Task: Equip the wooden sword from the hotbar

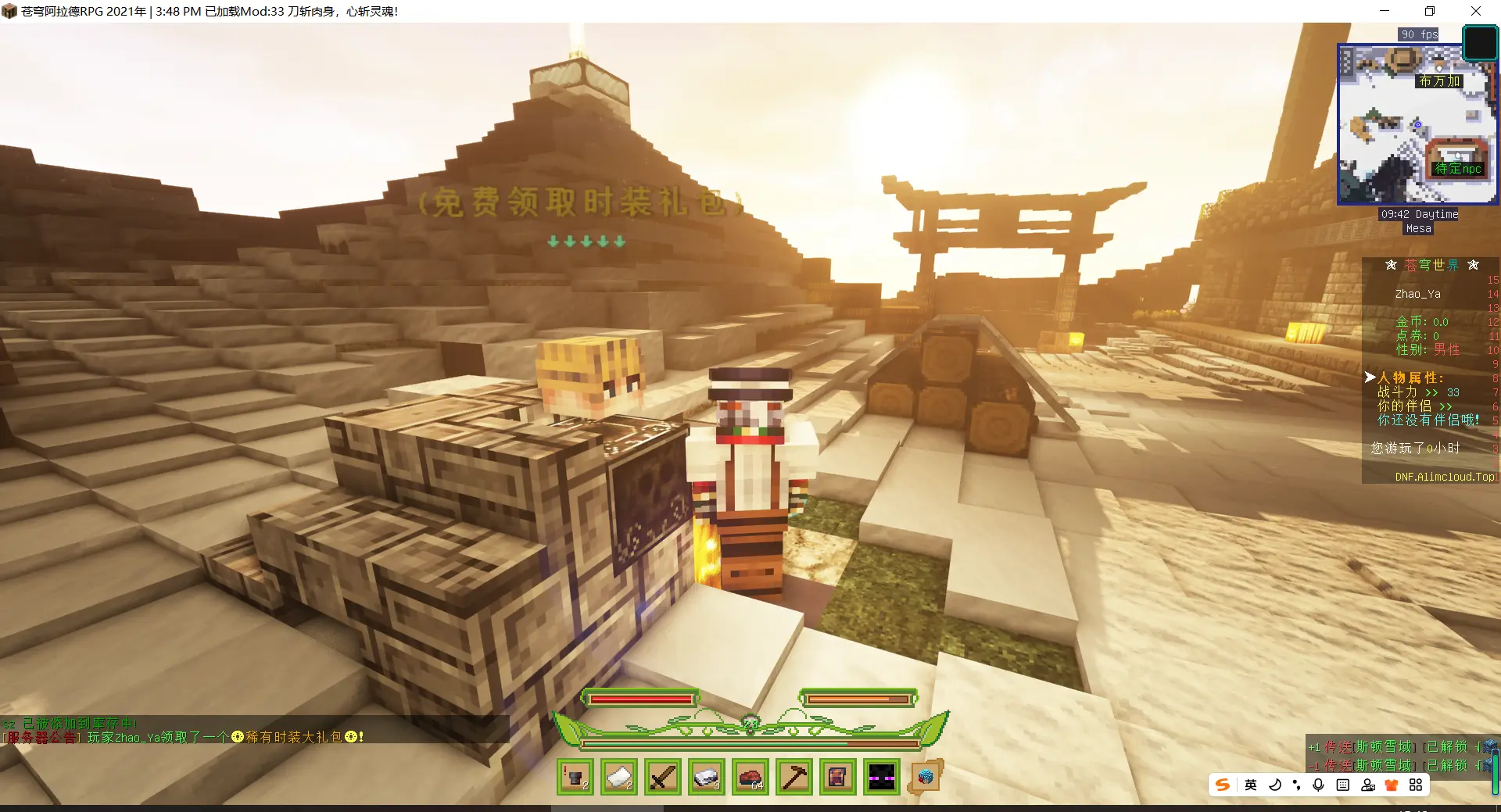Action: point(663,778)
